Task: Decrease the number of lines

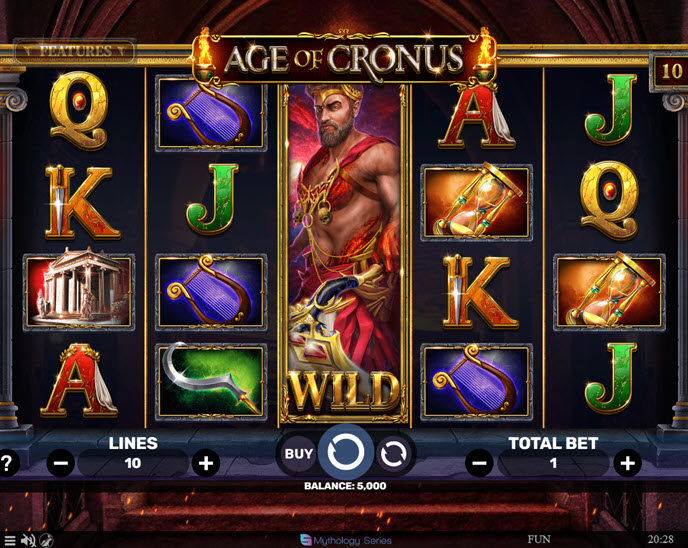Action: (61, 463)
